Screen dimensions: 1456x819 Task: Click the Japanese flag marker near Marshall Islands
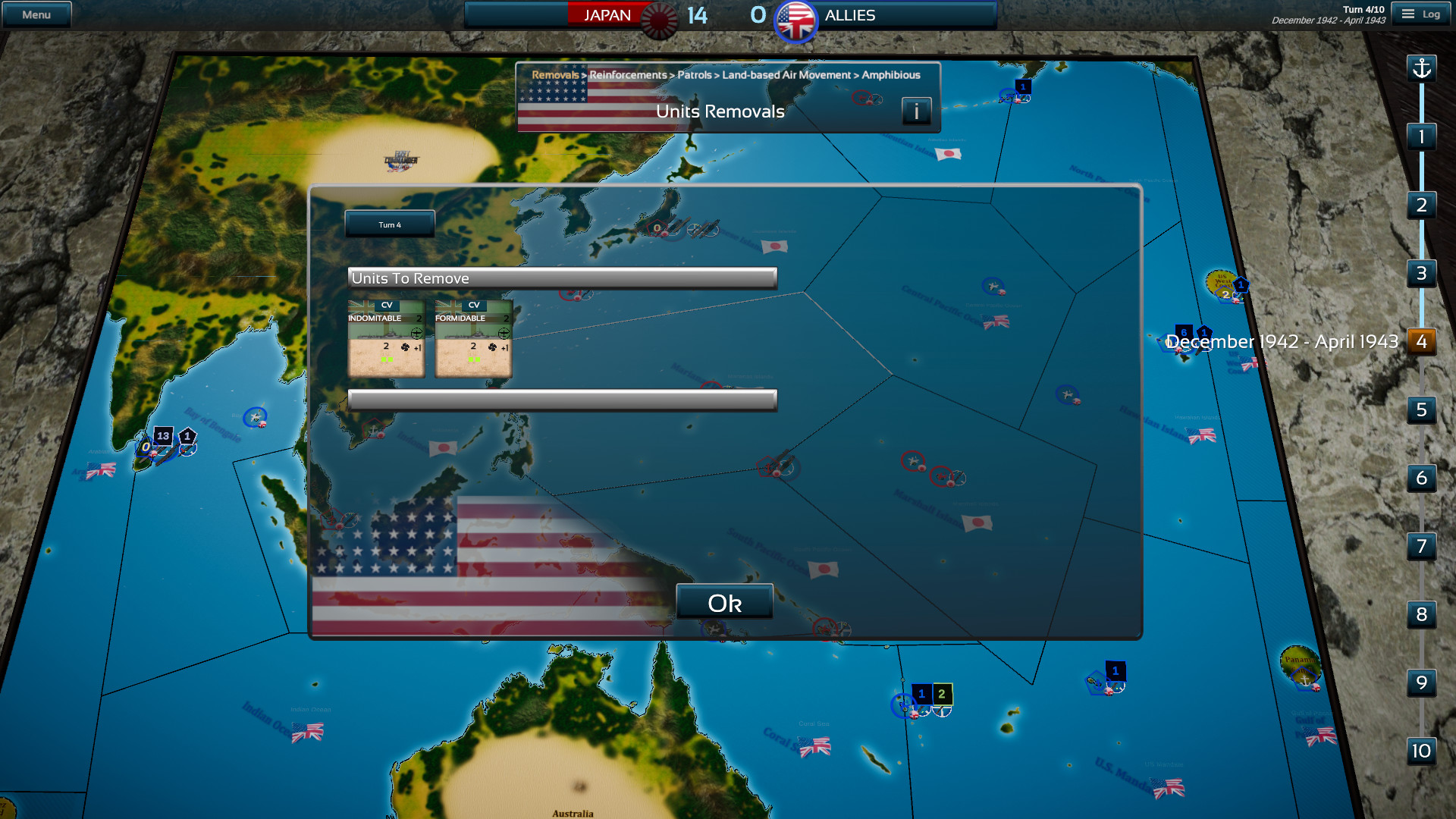point(977,523)
